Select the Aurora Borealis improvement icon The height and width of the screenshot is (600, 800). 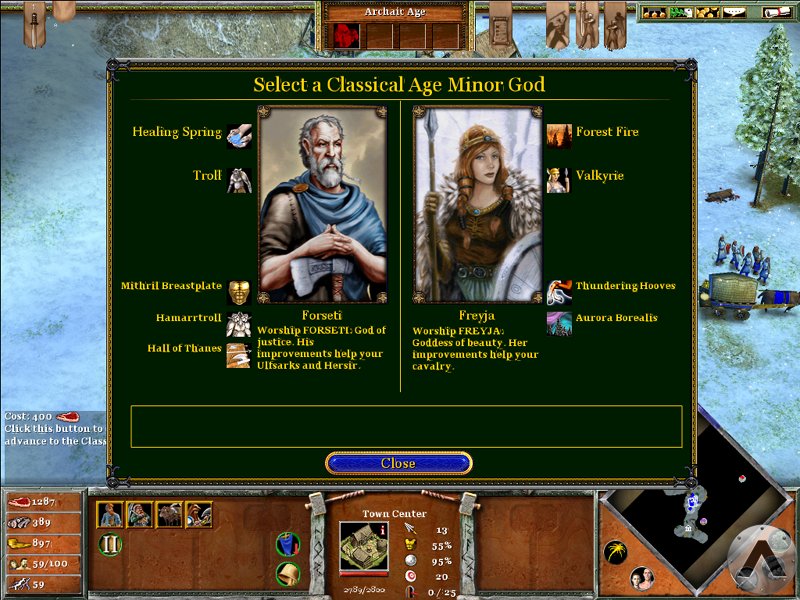tap(560, 322)
